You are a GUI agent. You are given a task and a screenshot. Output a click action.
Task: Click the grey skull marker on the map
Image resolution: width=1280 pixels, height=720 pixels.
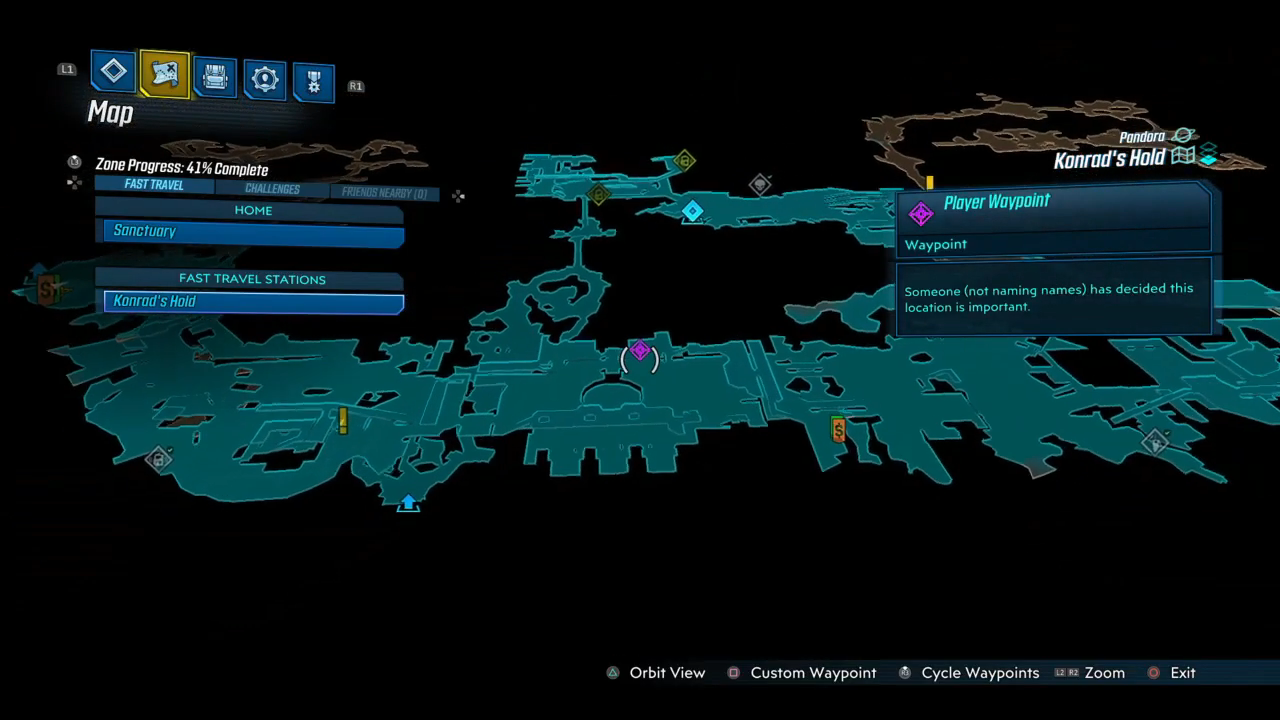pyautogui.click(x=760, y=184)
